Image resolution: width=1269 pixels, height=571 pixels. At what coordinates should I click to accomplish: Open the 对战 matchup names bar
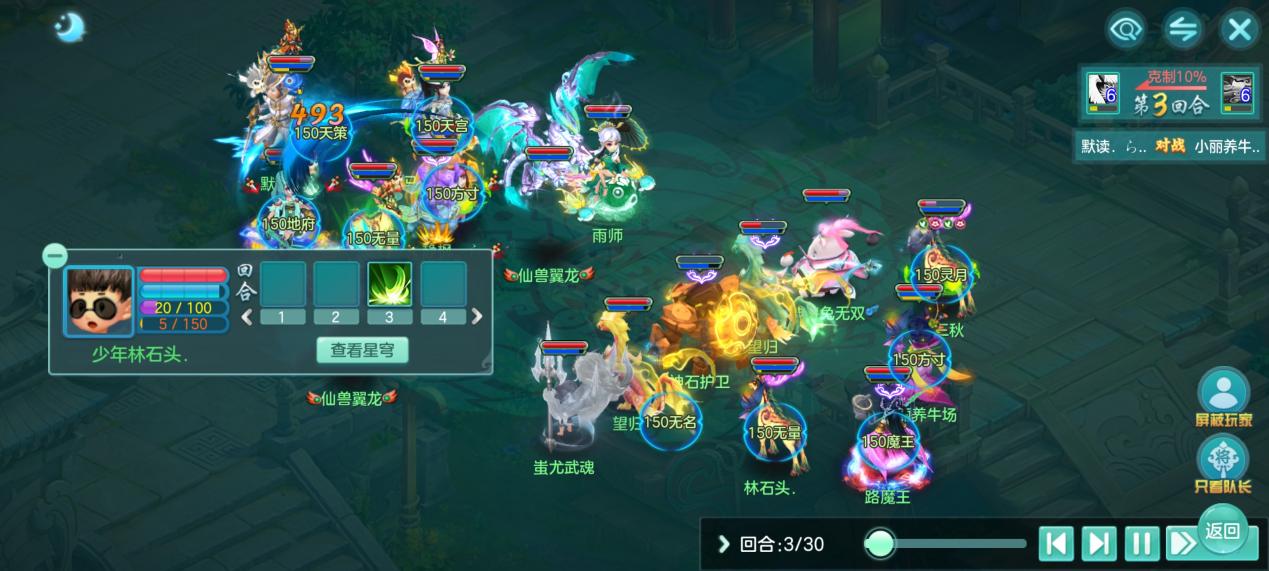tap(1170, 146)
